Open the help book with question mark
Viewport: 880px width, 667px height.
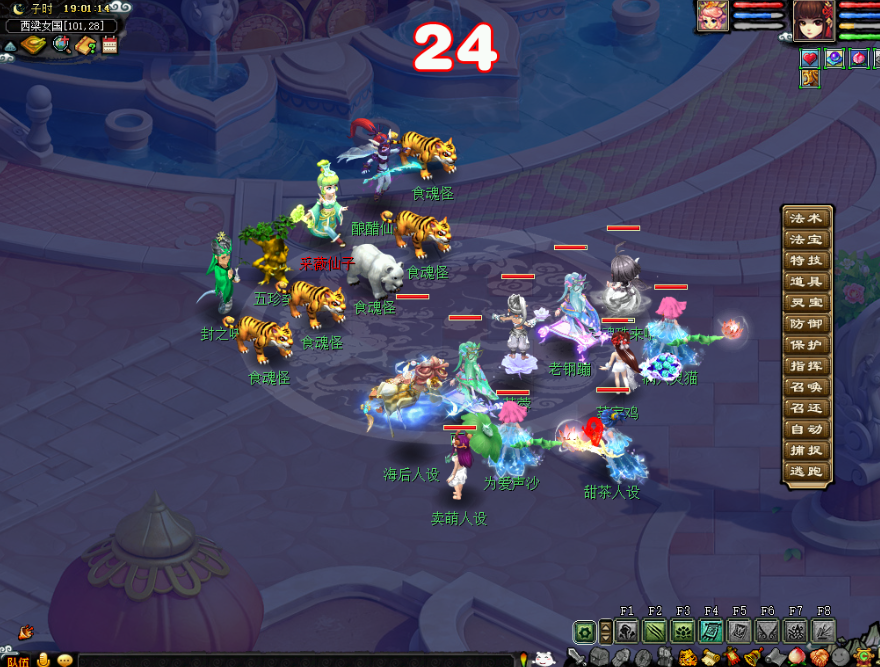pos(85,44)
